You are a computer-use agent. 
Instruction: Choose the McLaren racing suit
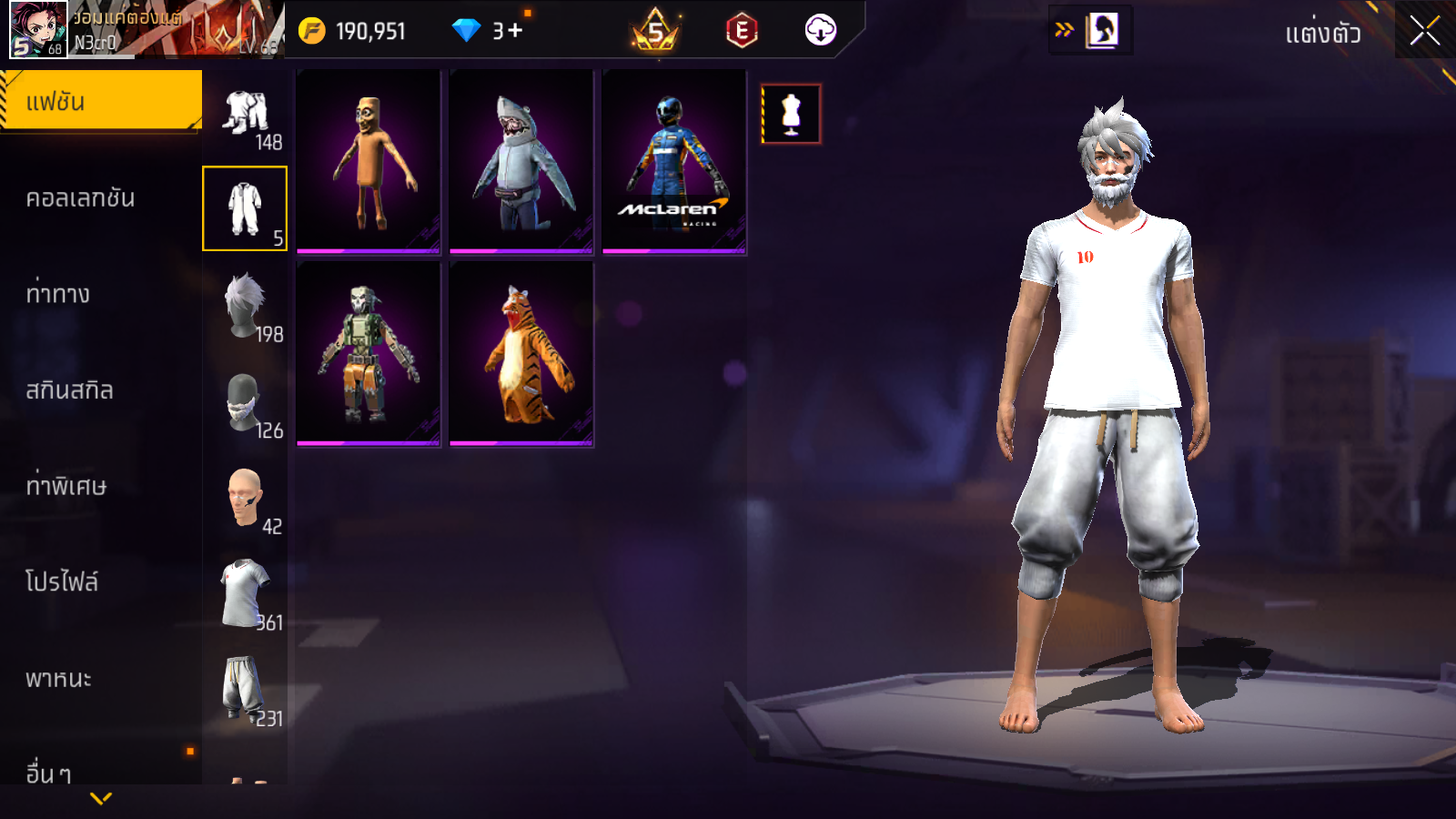674,161
